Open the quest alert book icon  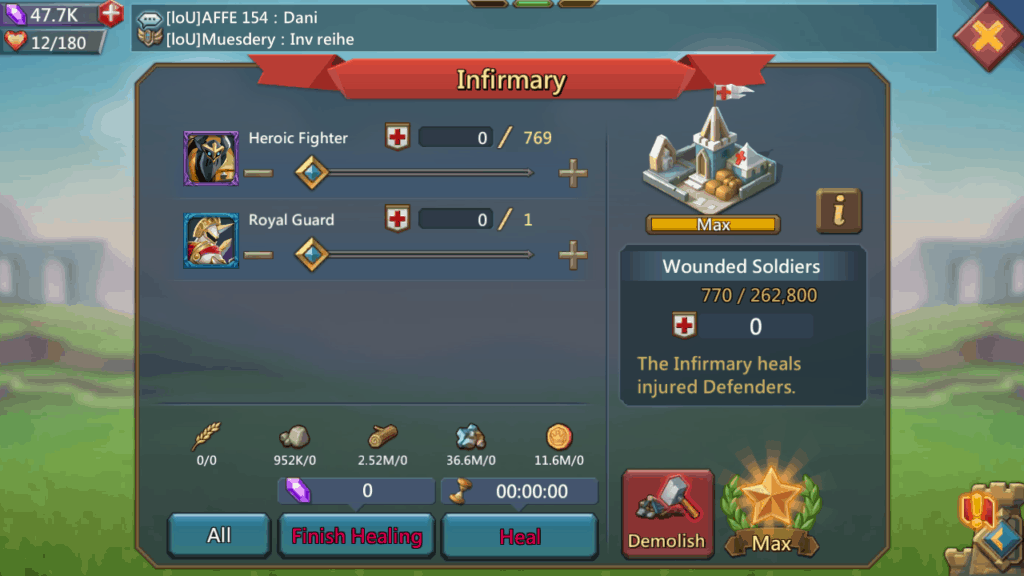975,511
